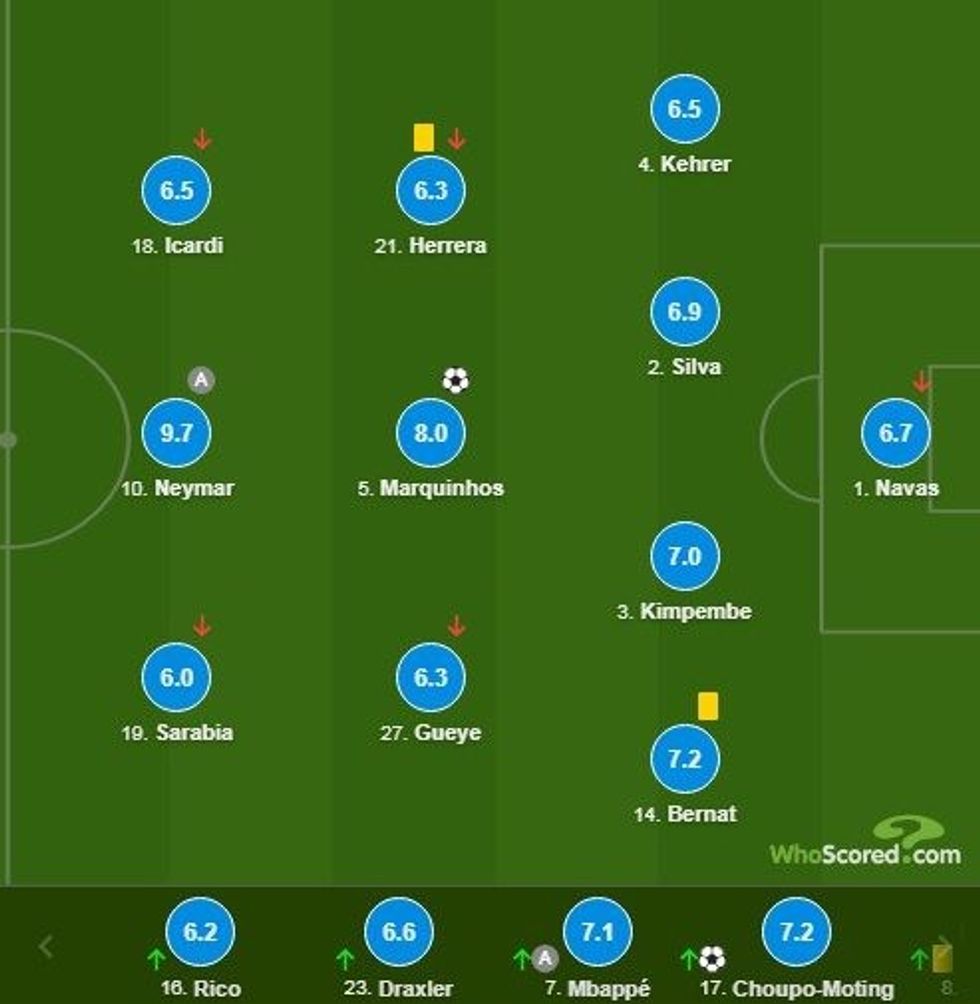Select Choupo-Moting's 7.2 rating circle
The width and height of the screenshot is (980, 1004).
tap(796, 933)
